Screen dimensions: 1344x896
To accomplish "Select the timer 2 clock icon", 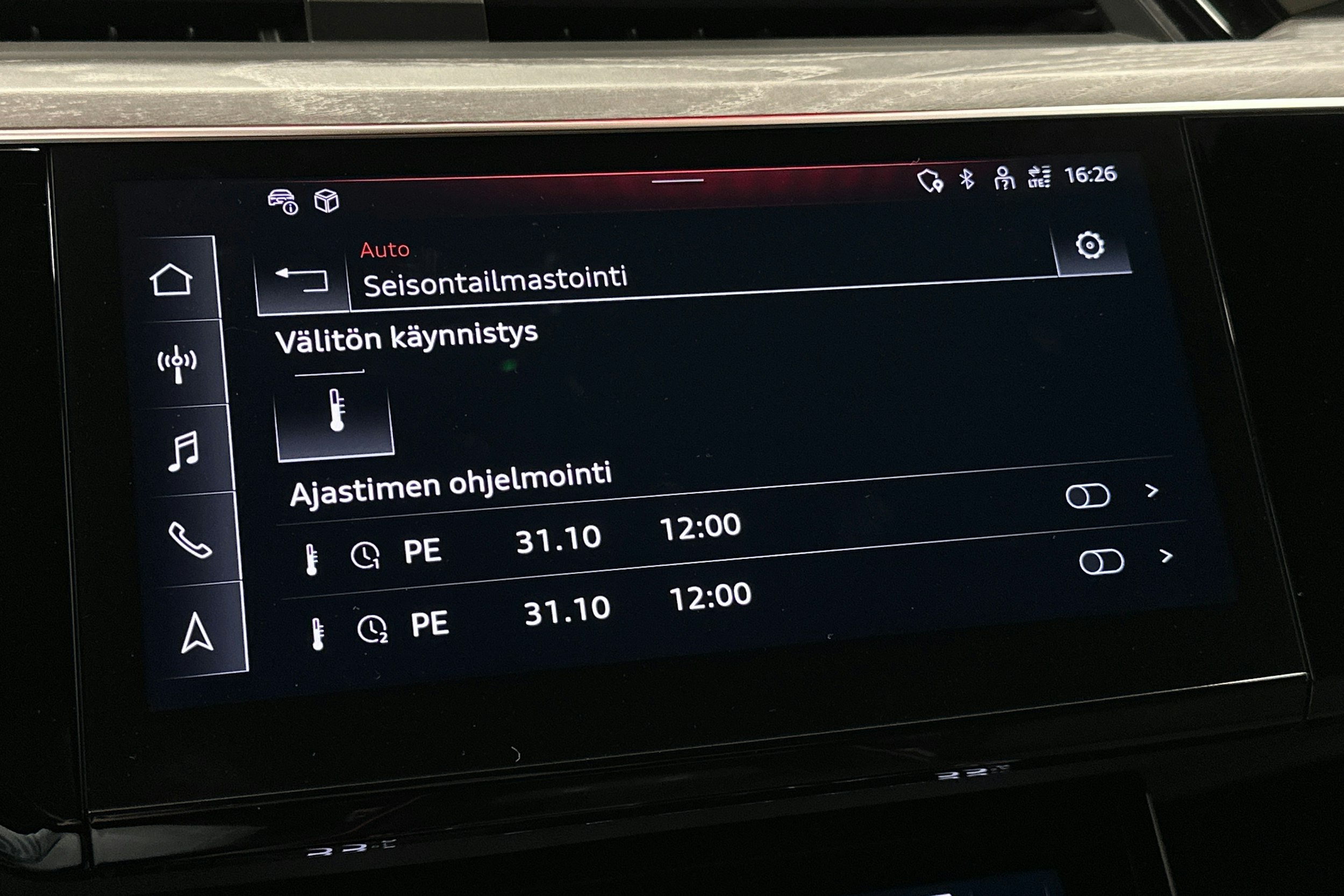I will [x=373, y=627].
